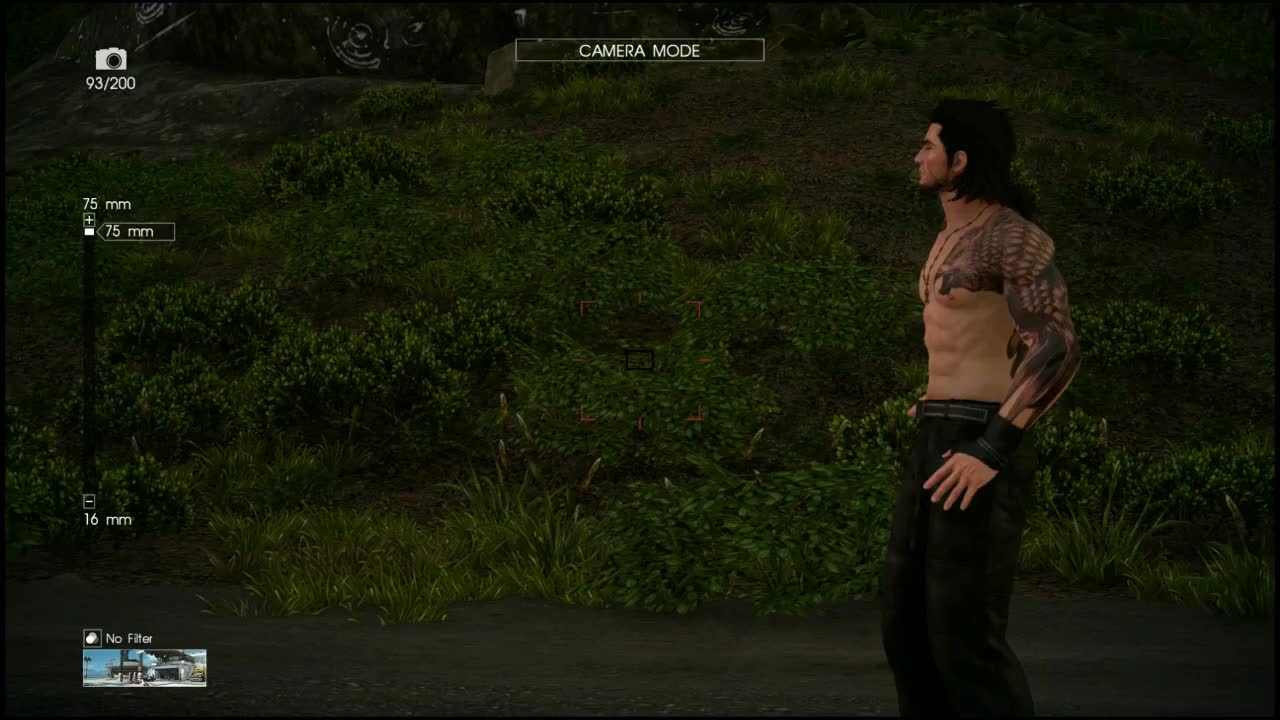Toggle minimum zoom by clicking 16 mm label
Image resolution: width=1280 pixels, height=720 pixels.
click(106, 519)
